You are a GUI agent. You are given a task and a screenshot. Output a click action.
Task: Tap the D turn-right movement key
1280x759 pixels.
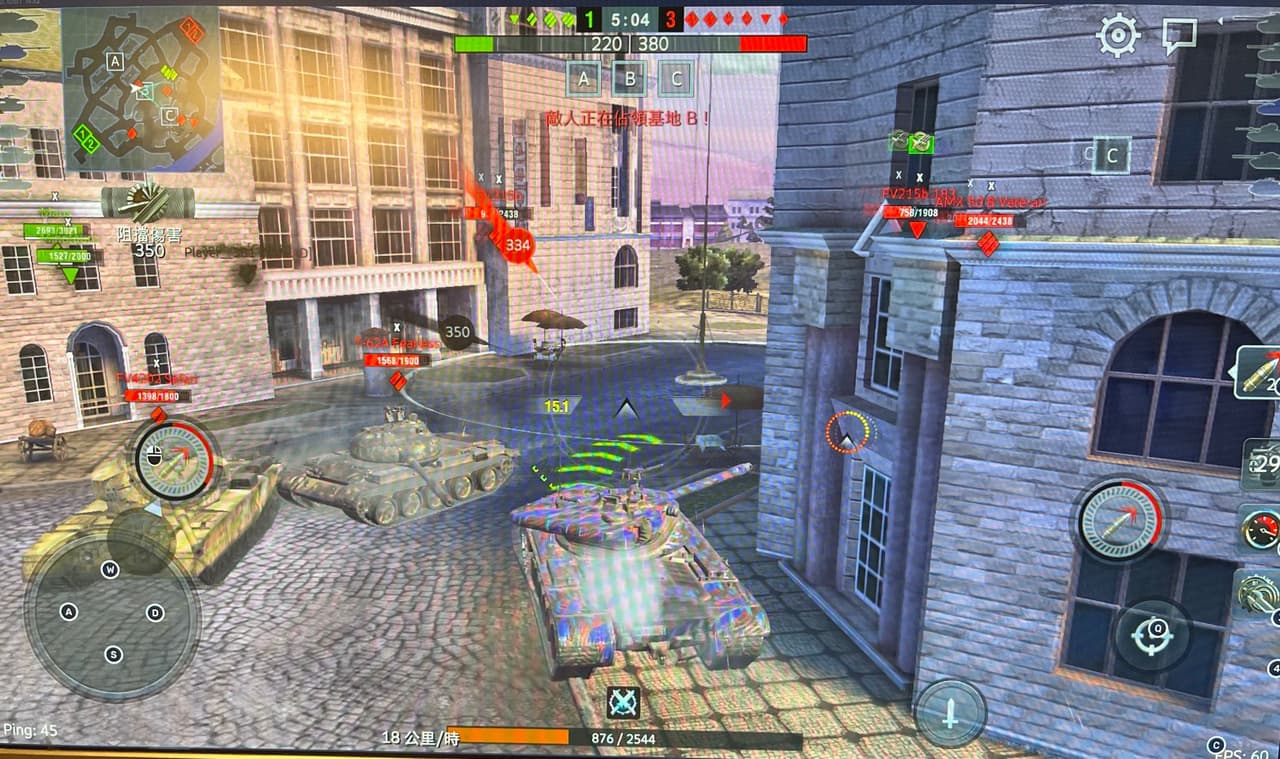pos(155,612)
